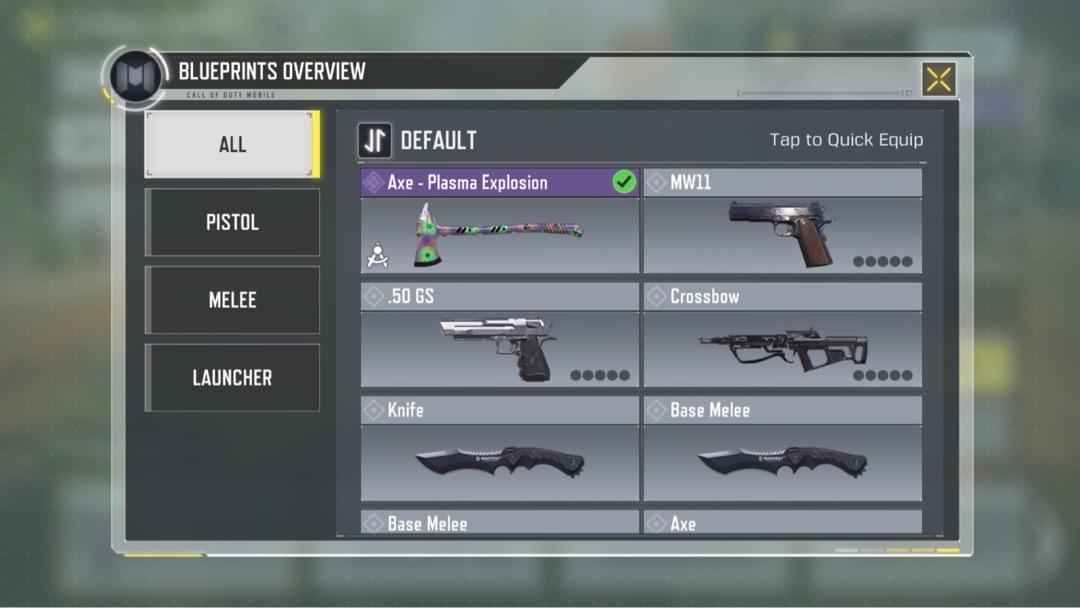1080x608 pixels.
Task: Click the DEFAULT sort icon
Action: (375, 141)
